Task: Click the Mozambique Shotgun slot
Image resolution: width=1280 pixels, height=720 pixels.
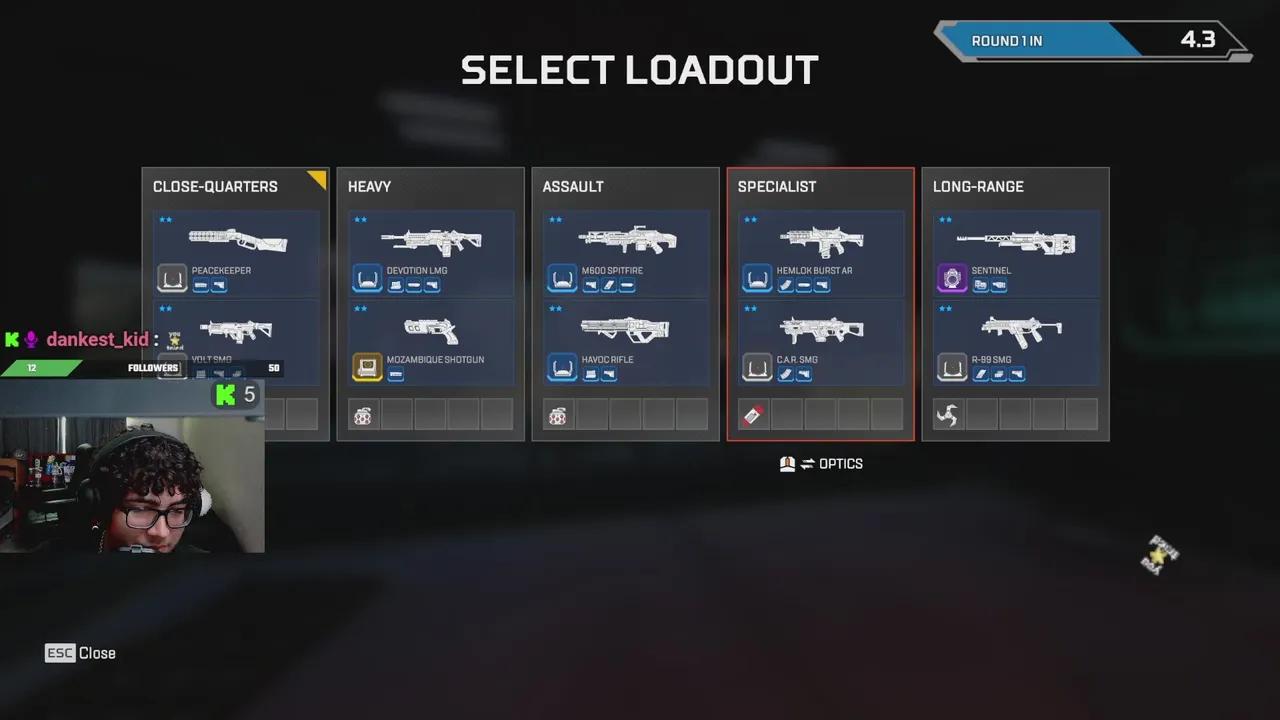Action: pyautogui.click(x=431, y=341)
